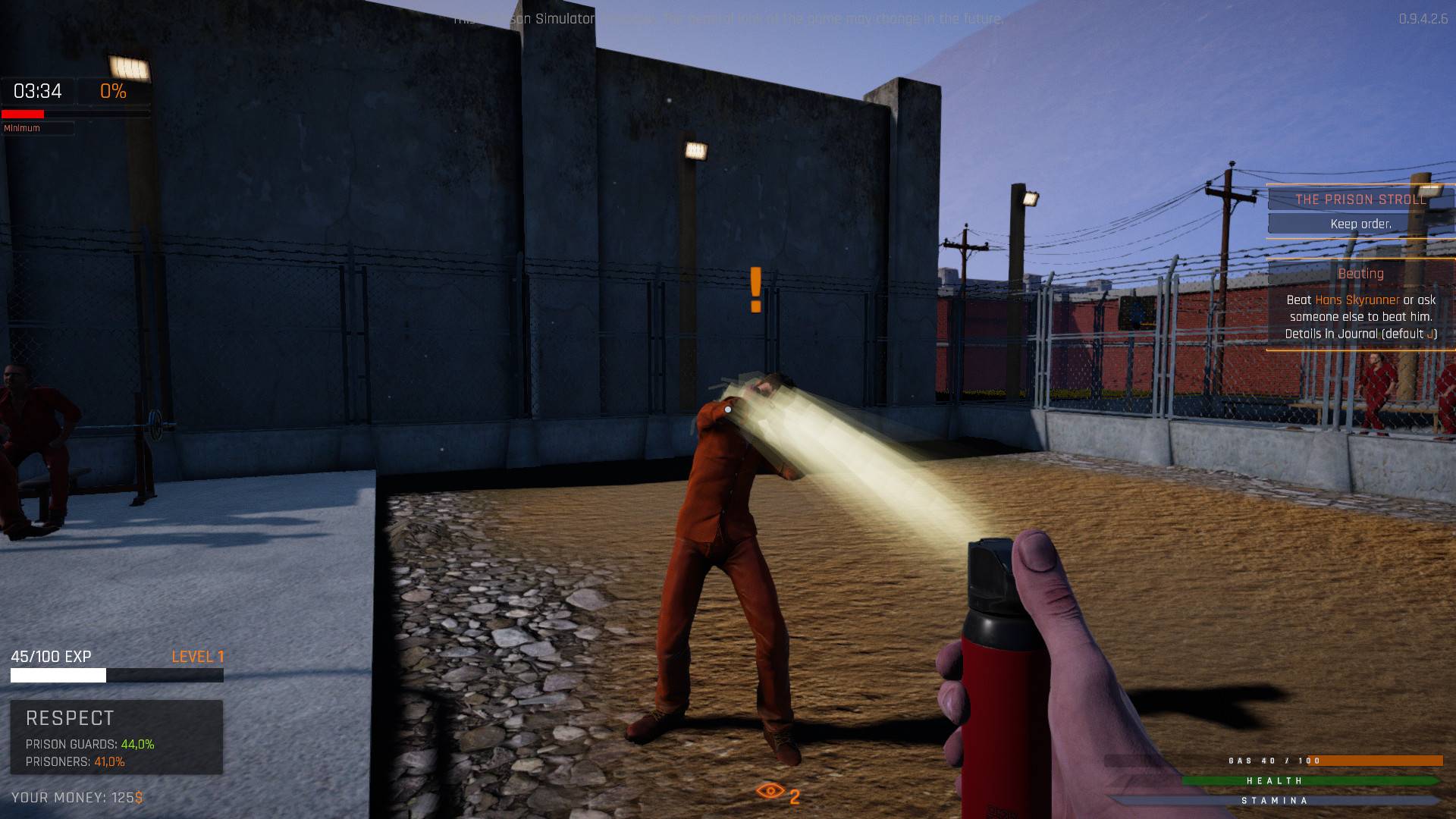
Task: Toggle the Minimum alert threshold marker
Action: point(23,128)
